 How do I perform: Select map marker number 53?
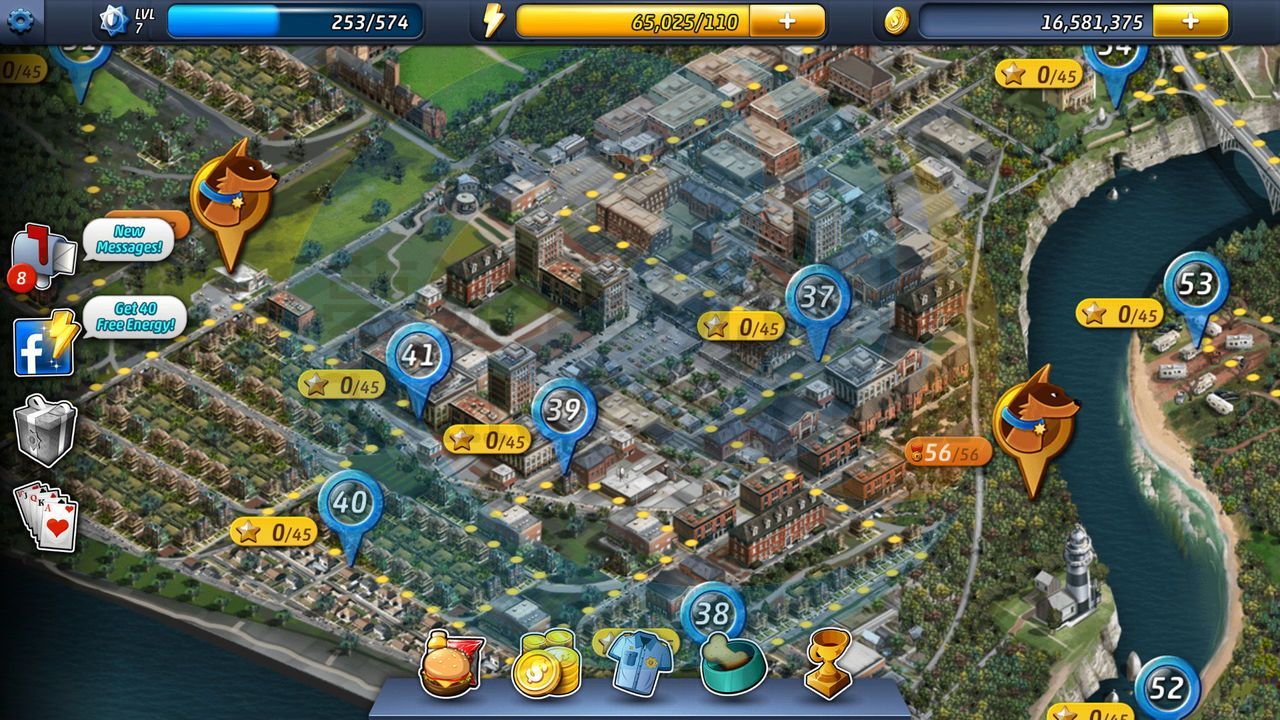point(1196,286)
